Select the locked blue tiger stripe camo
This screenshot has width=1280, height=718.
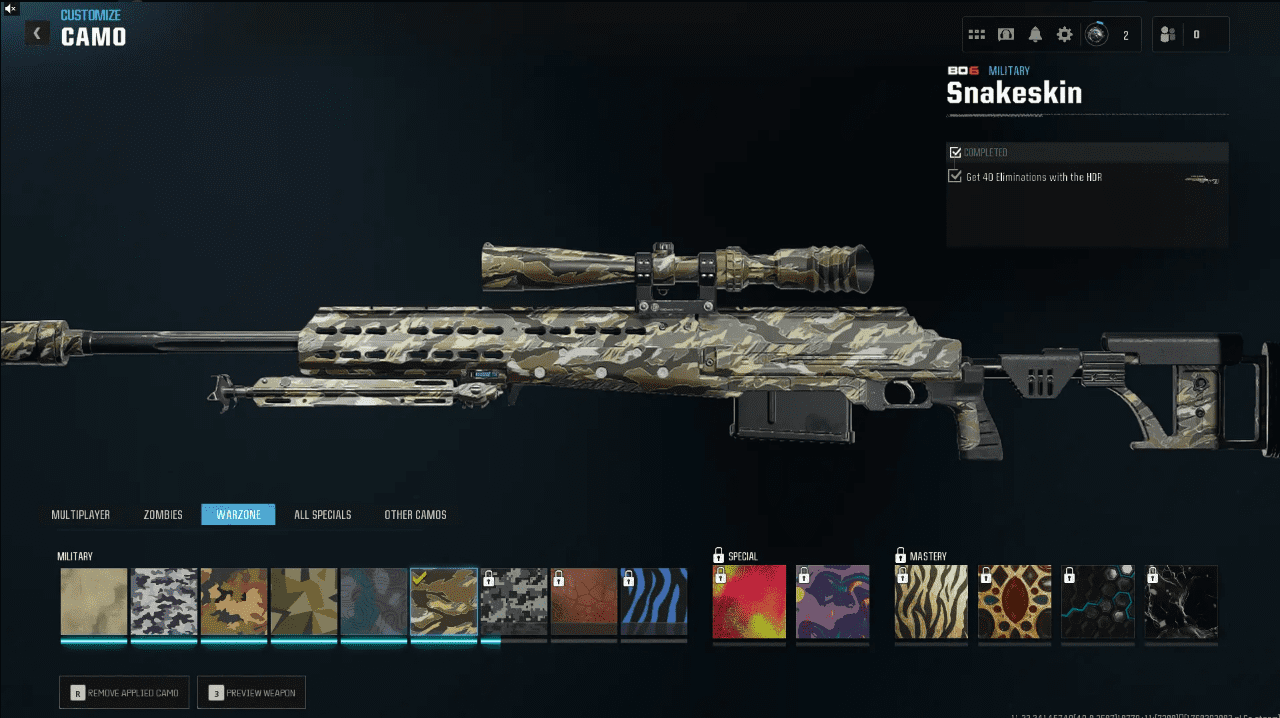[654, 602]
